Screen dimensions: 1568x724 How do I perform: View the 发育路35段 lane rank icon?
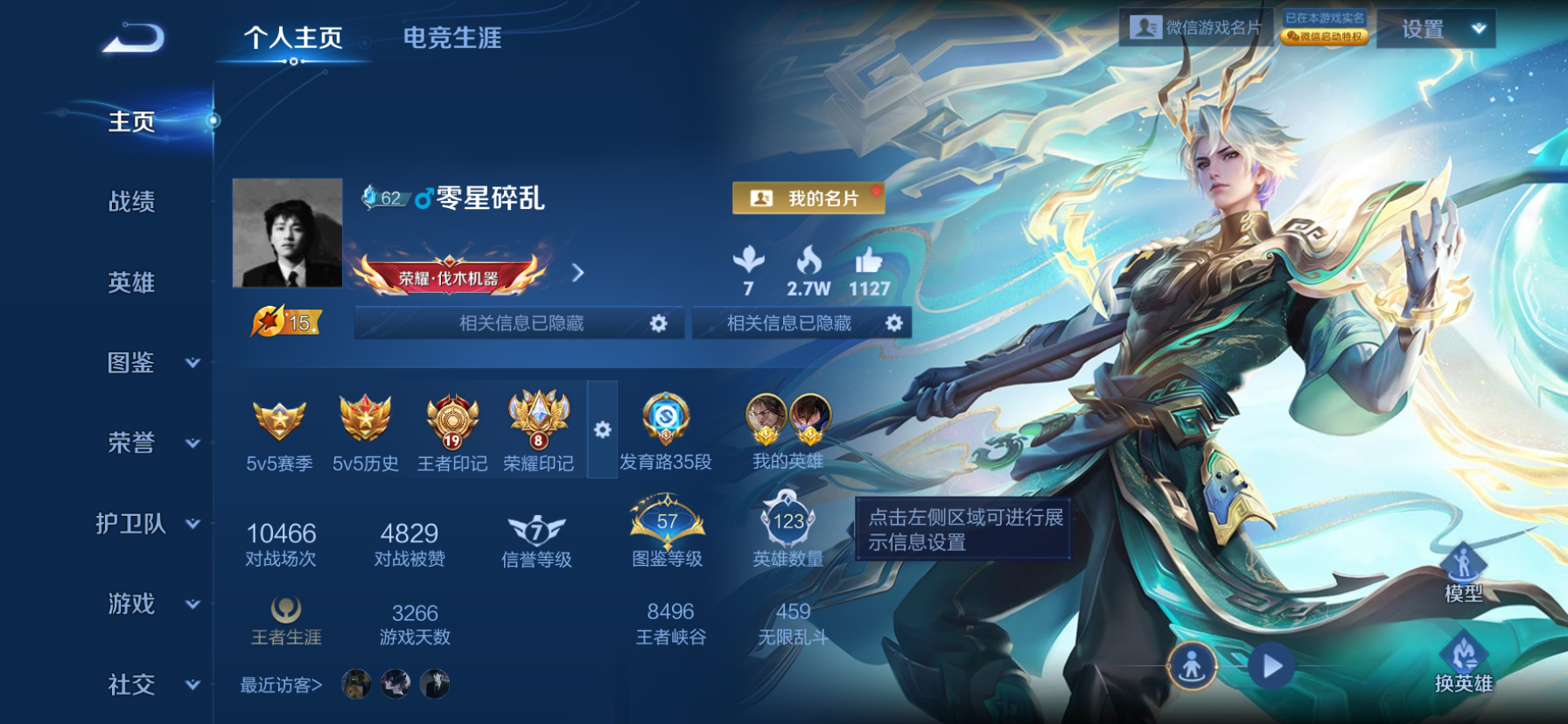point(667,420)
